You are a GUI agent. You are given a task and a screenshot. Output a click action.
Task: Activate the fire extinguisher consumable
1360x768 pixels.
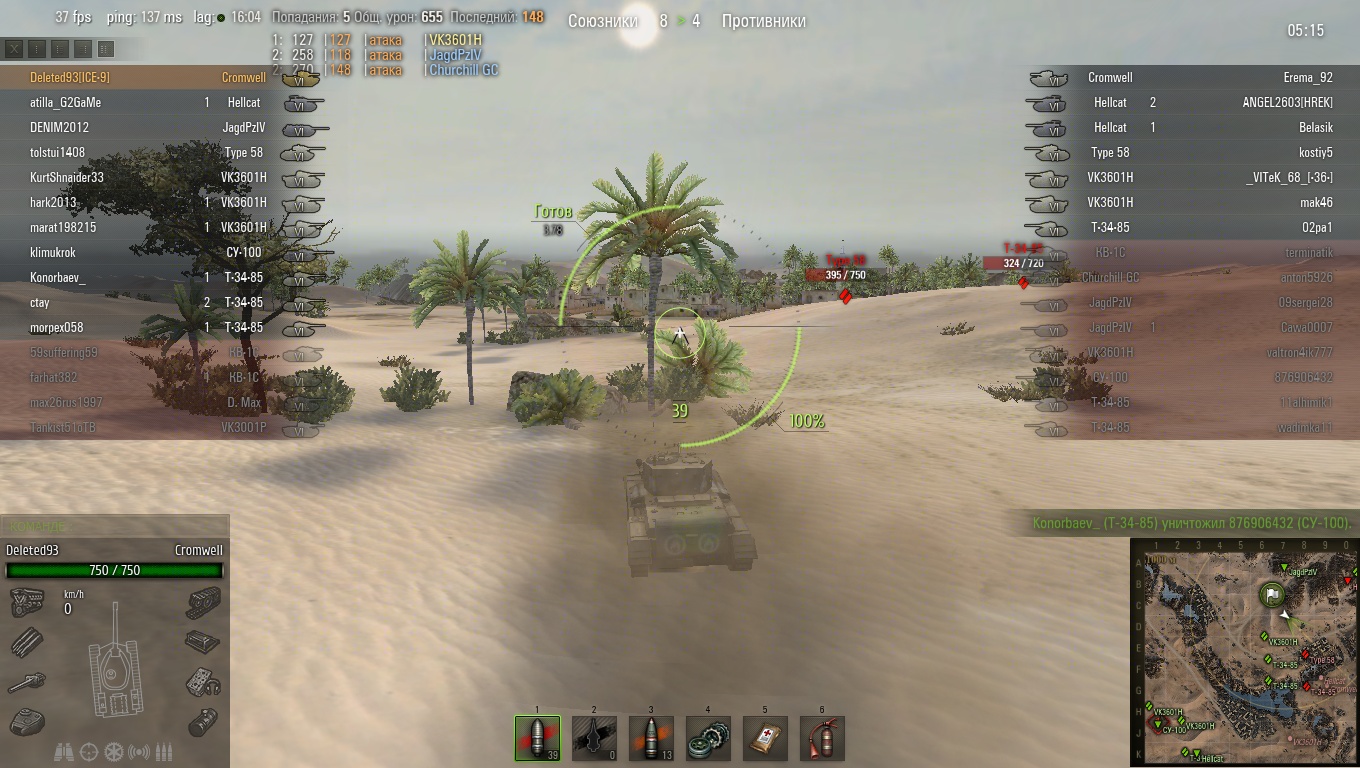pyautogui.click(x=822, y=739)
